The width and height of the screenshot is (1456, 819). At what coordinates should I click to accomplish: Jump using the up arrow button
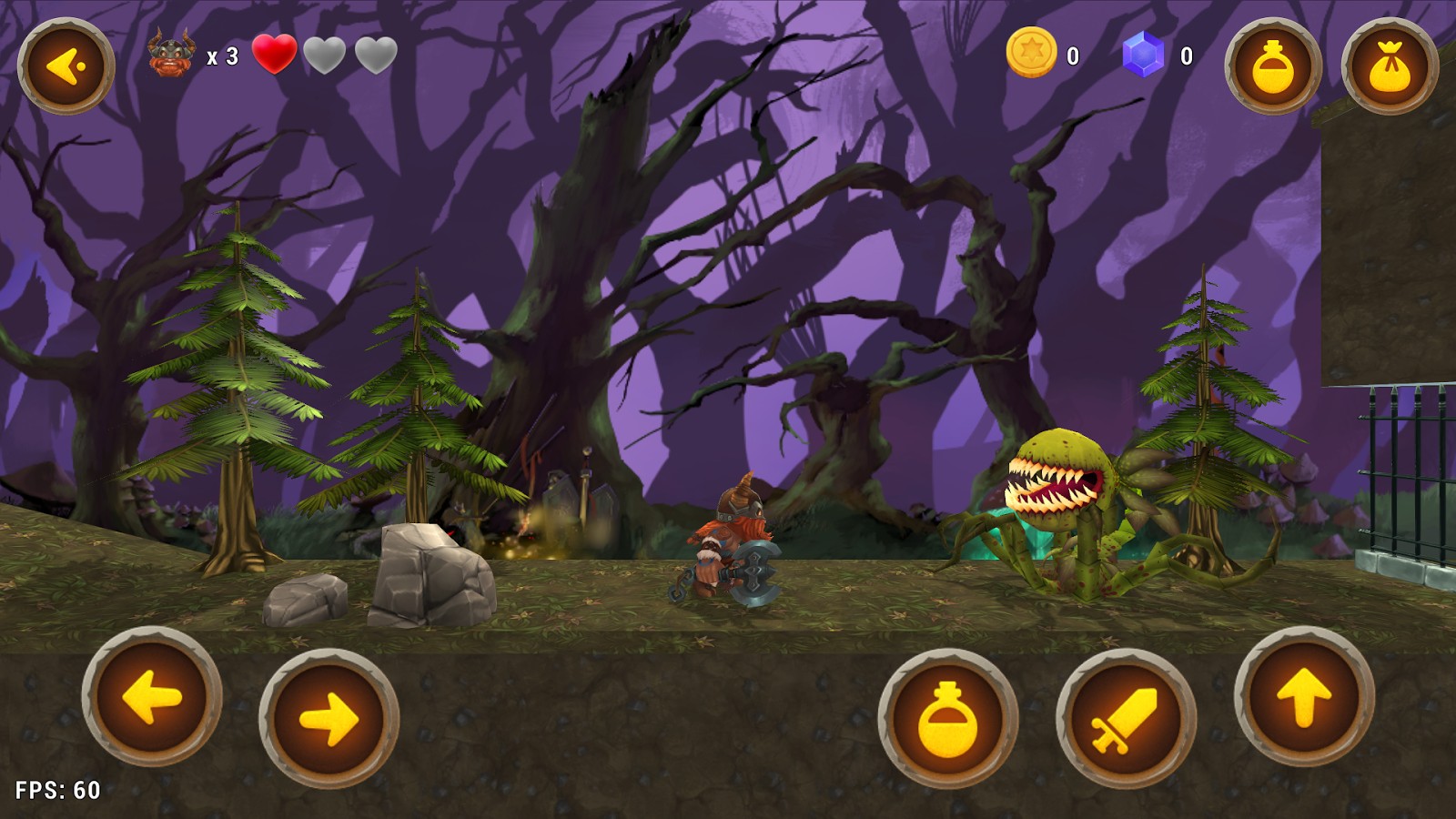pos(1304,697)
